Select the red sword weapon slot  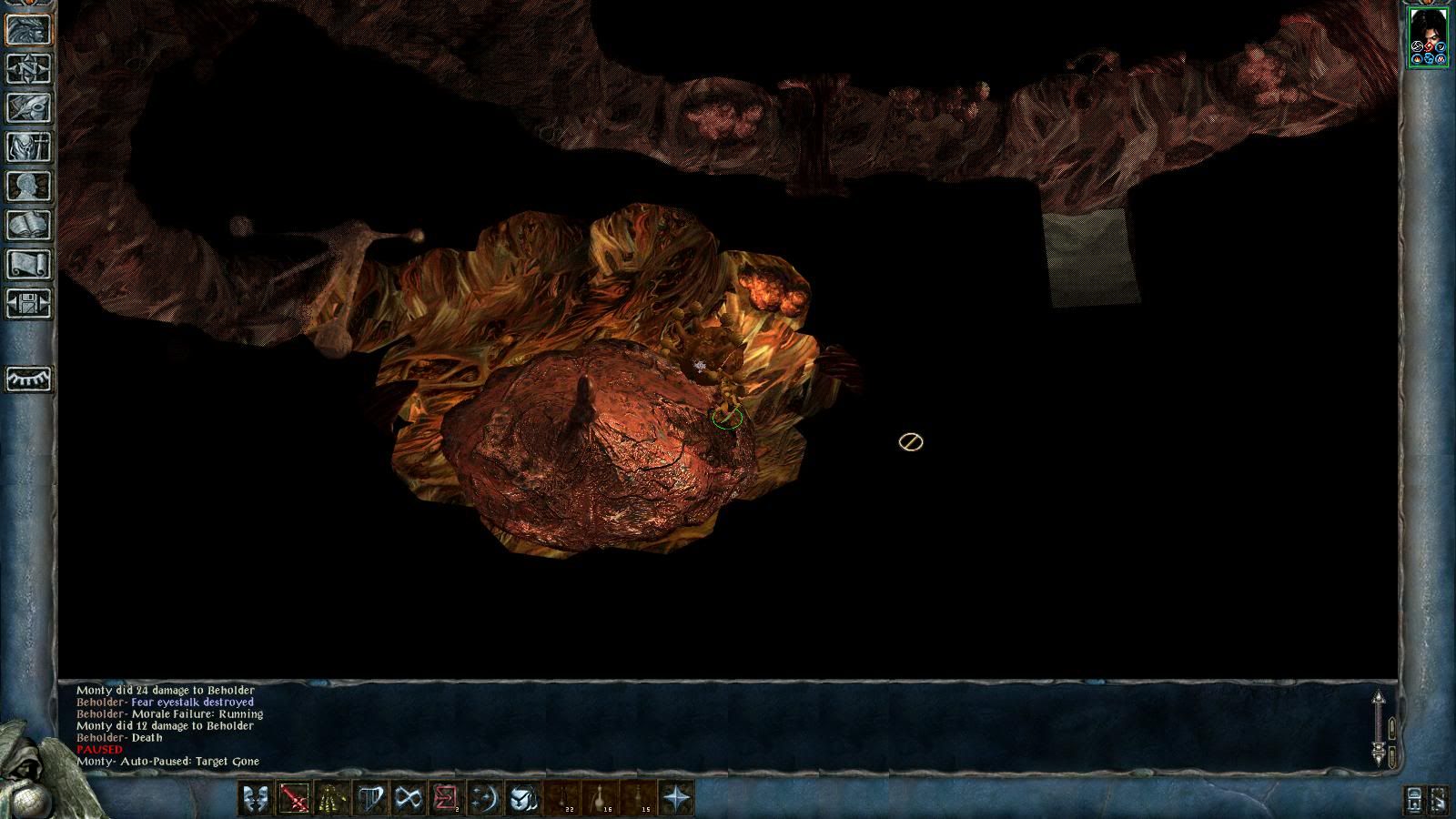pyautogui.click(x=294, y=799)
